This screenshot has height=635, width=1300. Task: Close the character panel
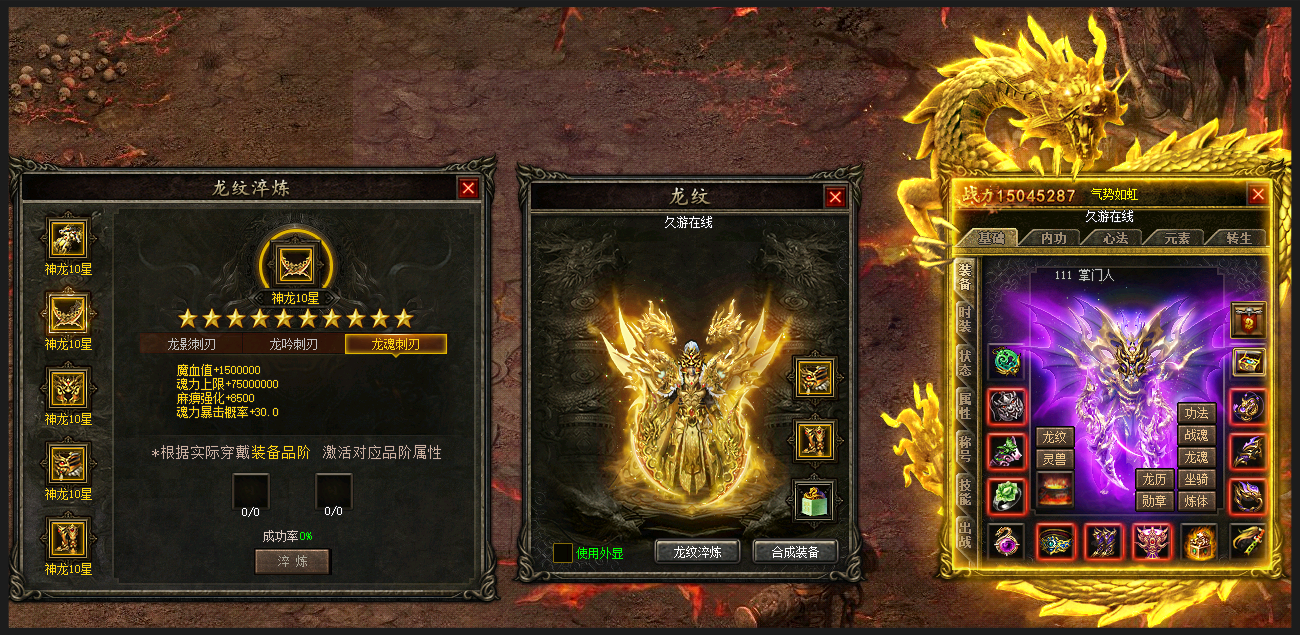1258,195
